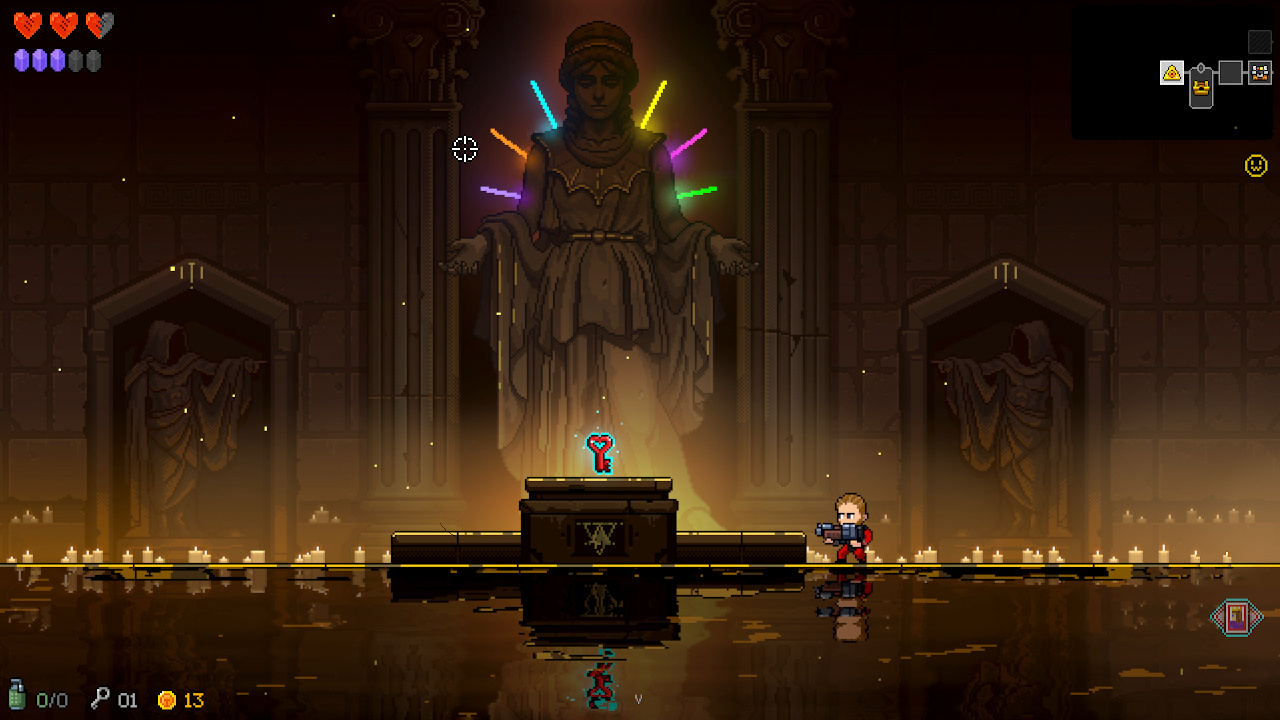Expand the empty minimap room between chest and boss
Screen dimensions: 1280x720
(1230, 72)
